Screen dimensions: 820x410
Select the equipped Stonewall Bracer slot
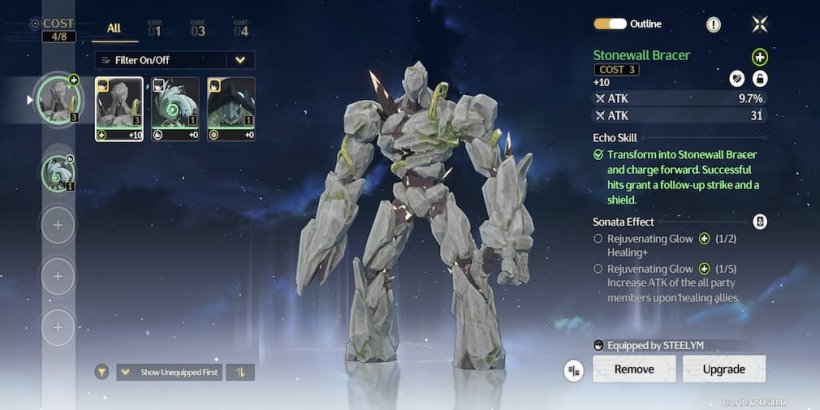point(58,98)
